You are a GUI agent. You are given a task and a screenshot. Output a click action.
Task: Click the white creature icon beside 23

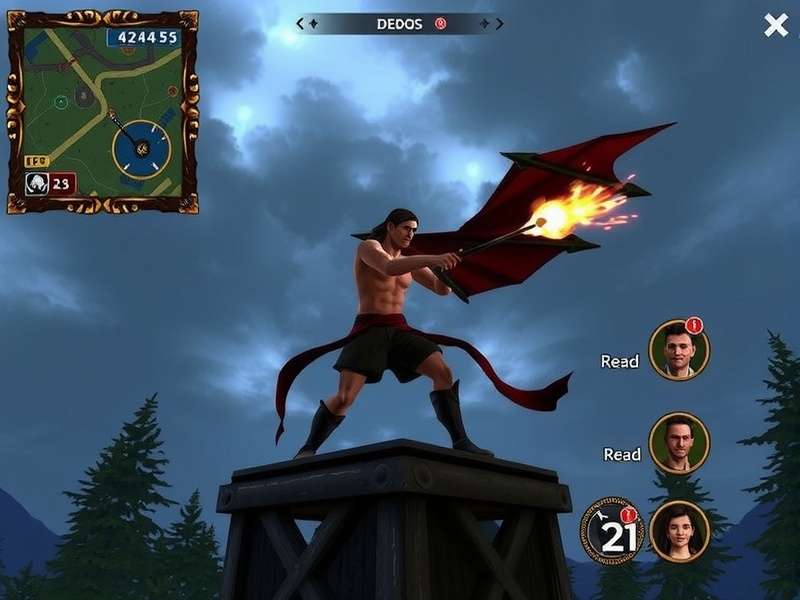36,183
